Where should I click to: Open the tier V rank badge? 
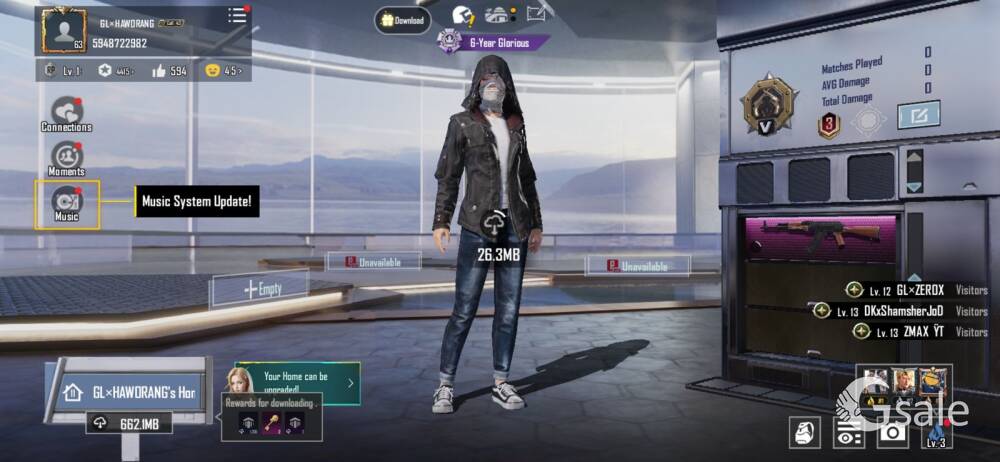coord(768,104)
